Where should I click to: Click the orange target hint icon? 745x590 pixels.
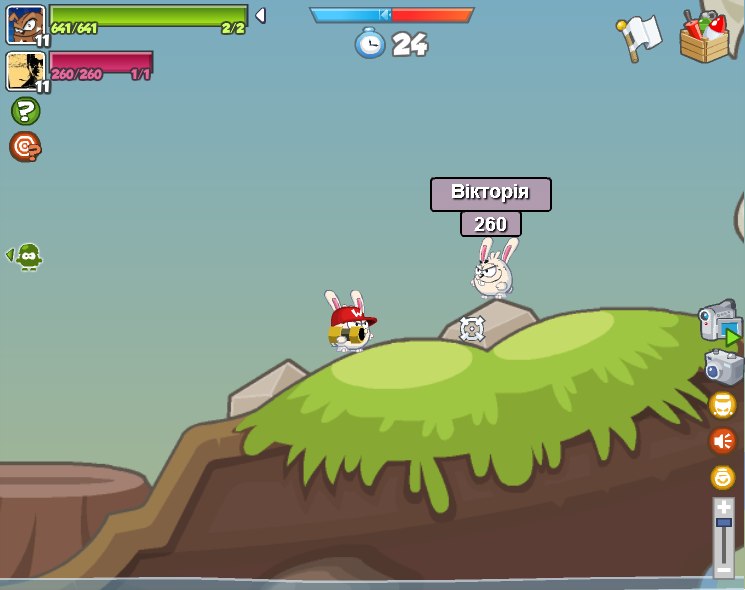click(x=25, y=147)
